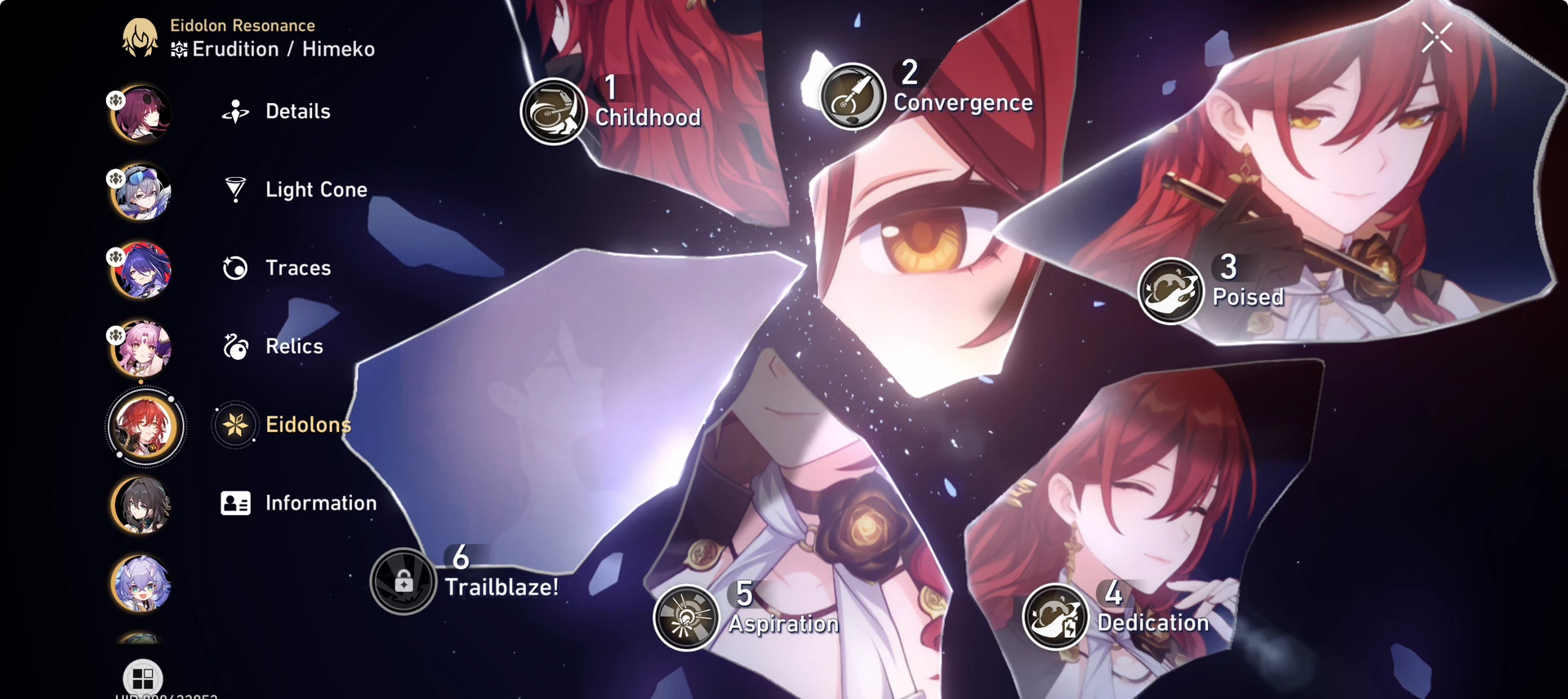1568x699 pixels.
Task: Open the Eidolon 4 Dedication node
Action: click(x=1056, y=617)
